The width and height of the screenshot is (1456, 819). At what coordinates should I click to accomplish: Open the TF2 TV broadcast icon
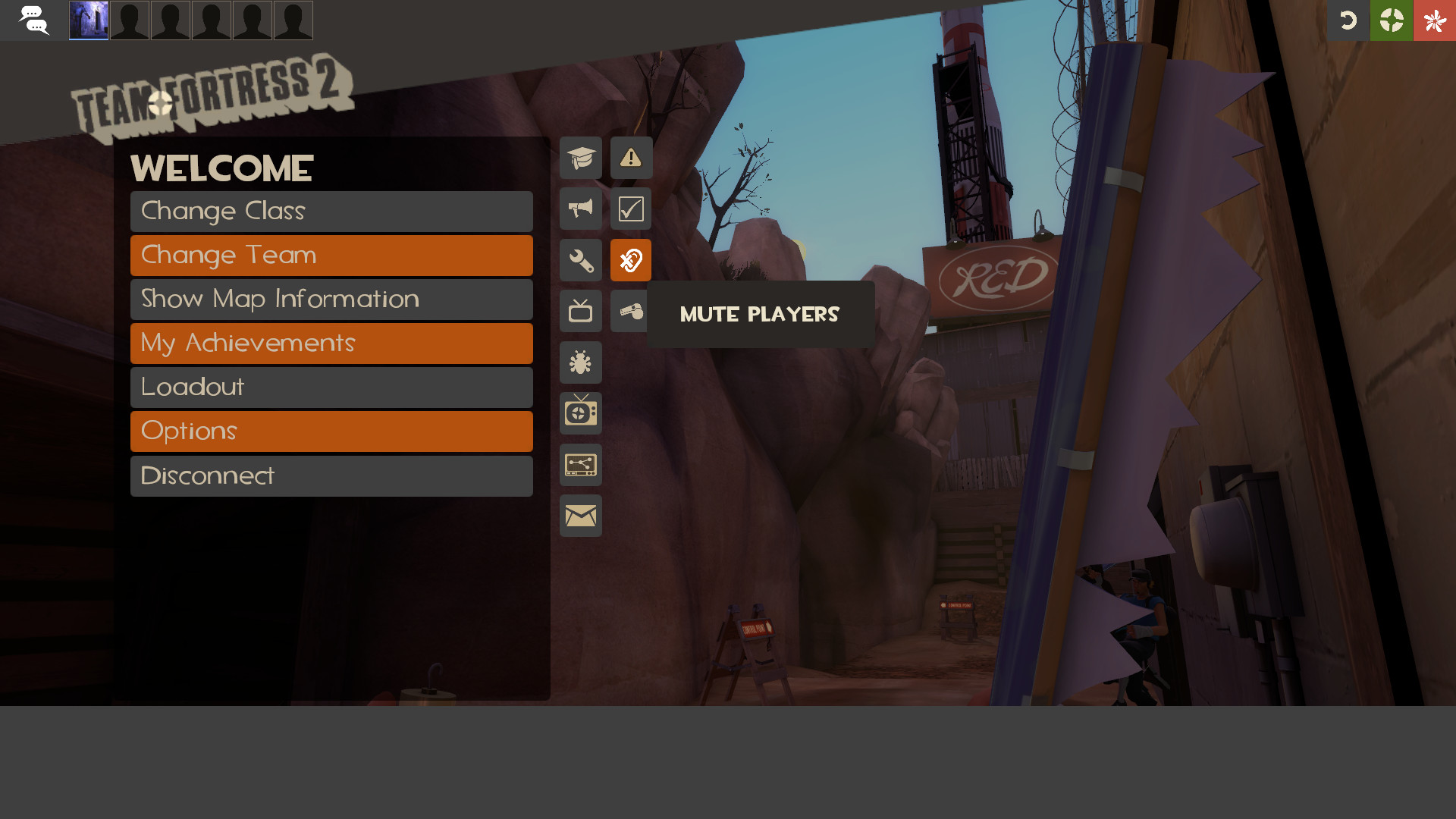click(580, 413)
